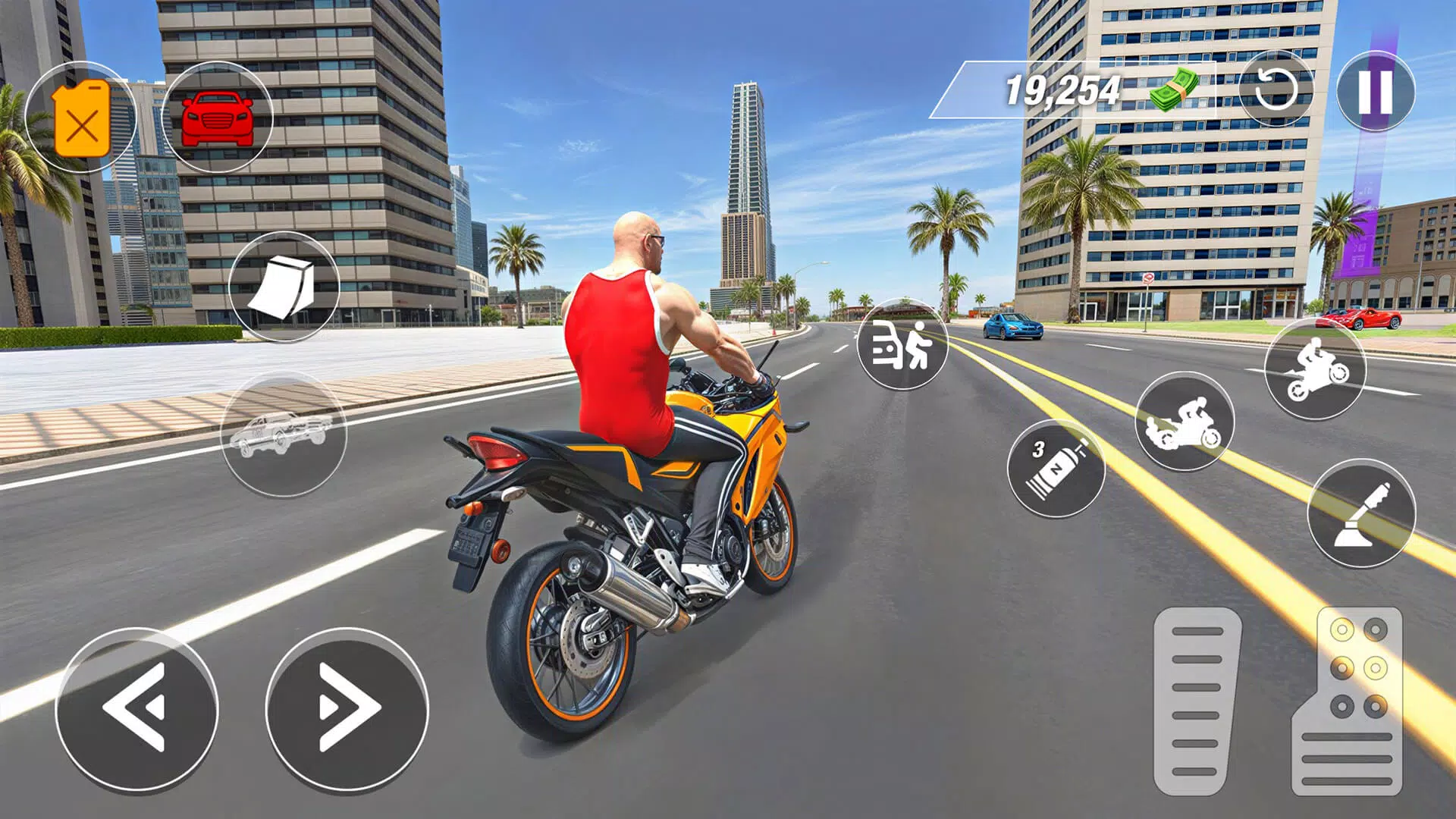Image resolution: width=1456 pixels, height=819 pixels.
Task: Restart the ride with the replay icon
Action: (1276, 91)
